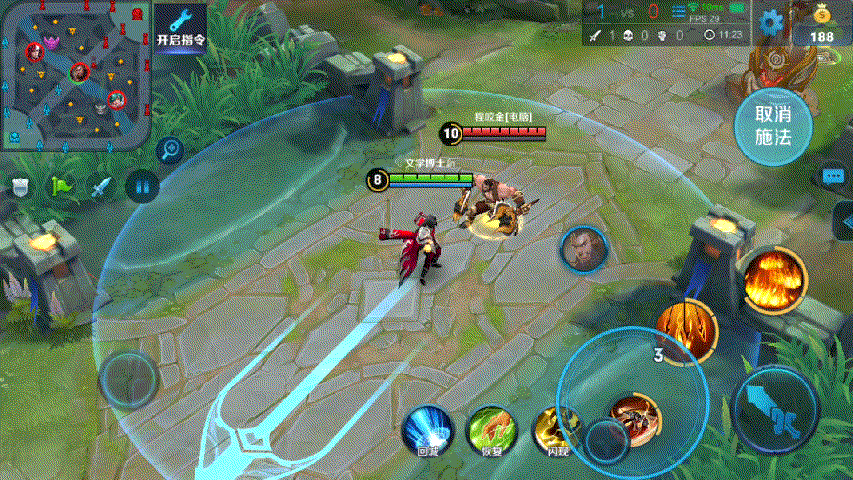Screen dimensions: 853x480
Task: Use the 恢复 heal skill
Action: pyautogui.click(x=492, y=431)
